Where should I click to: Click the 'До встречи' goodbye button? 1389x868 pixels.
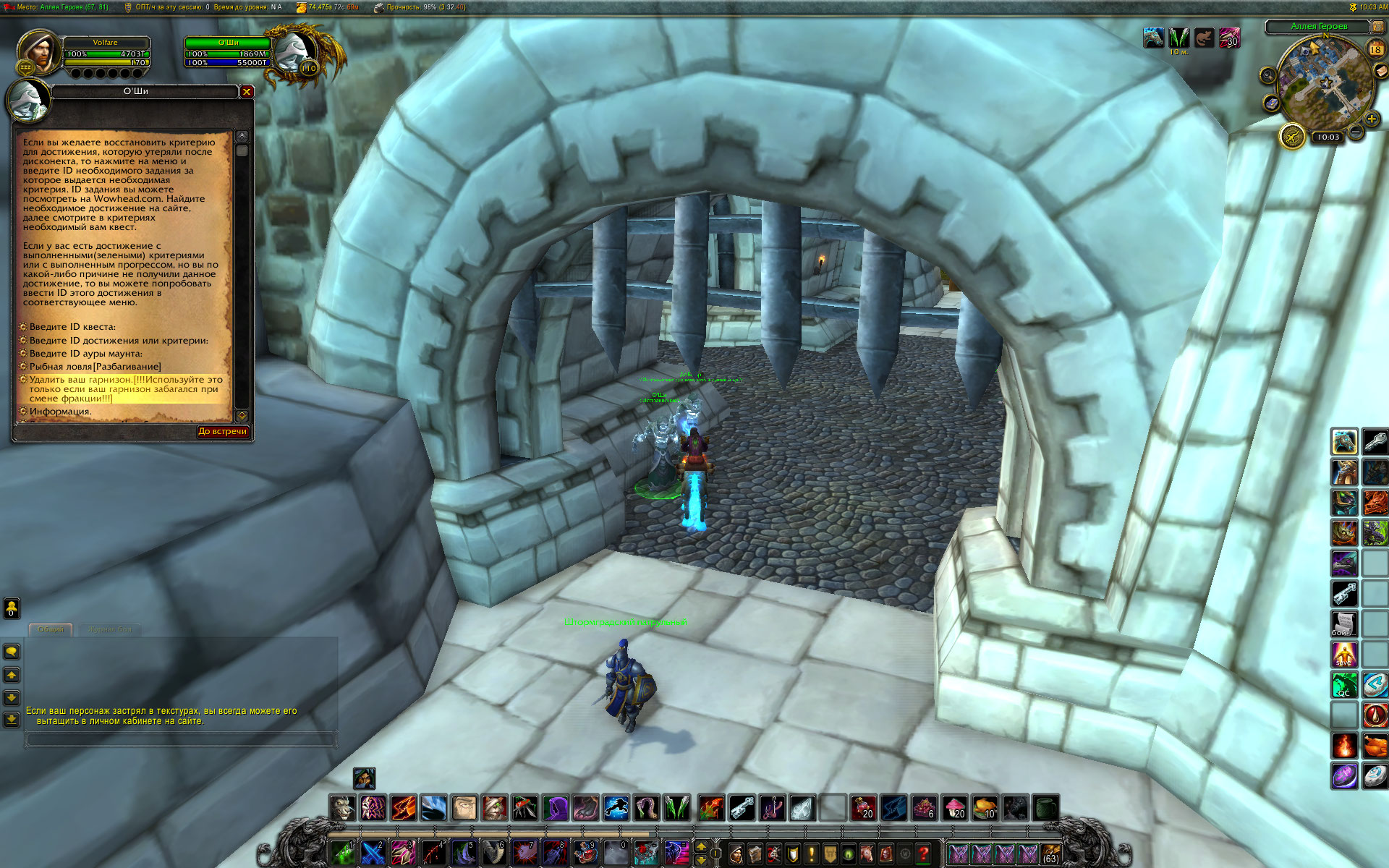click(x=223, y=432)
